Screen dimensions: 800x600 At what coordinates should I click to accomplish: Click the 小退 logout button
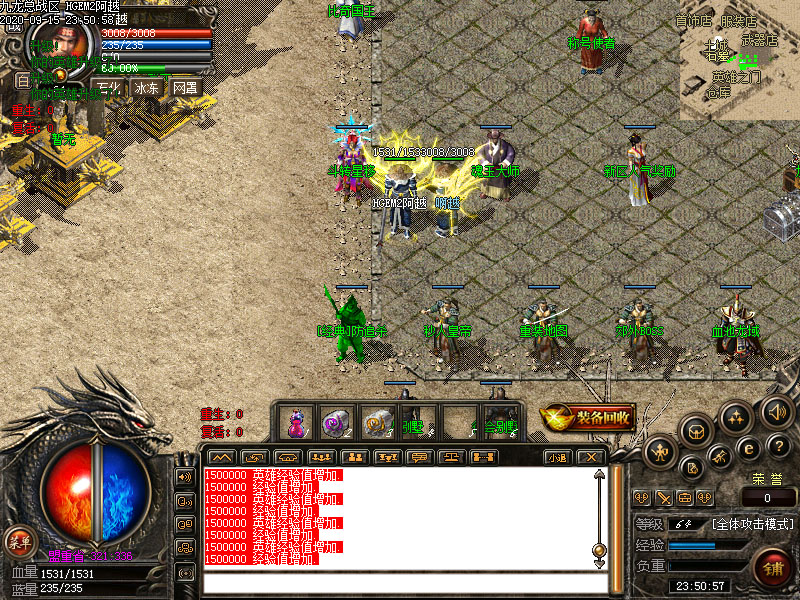tap(558, 457)
